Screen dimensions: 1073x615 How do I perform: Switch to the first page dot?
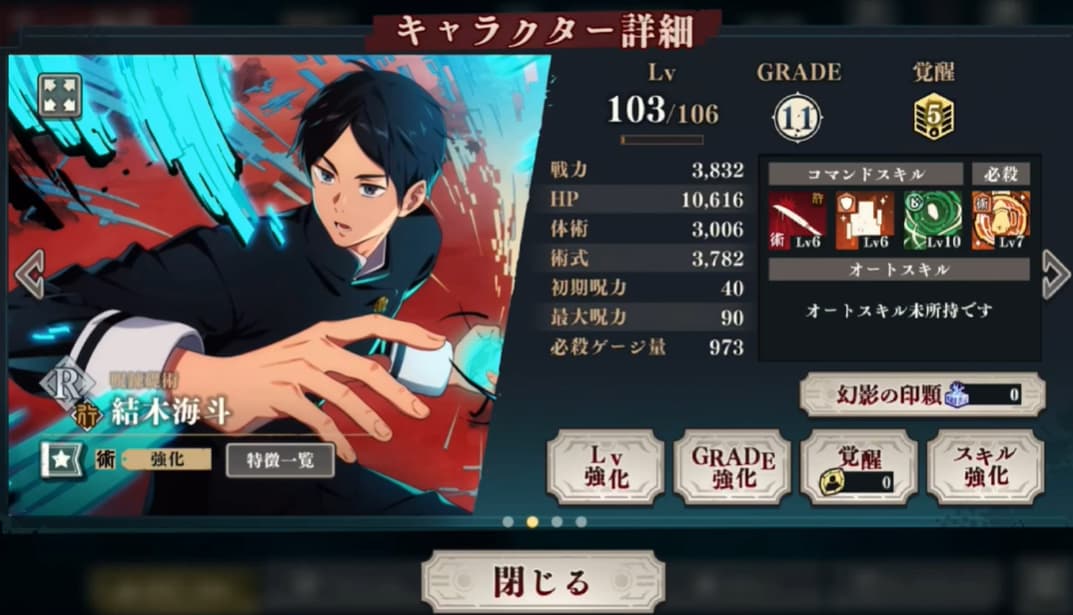click(508, 522)
